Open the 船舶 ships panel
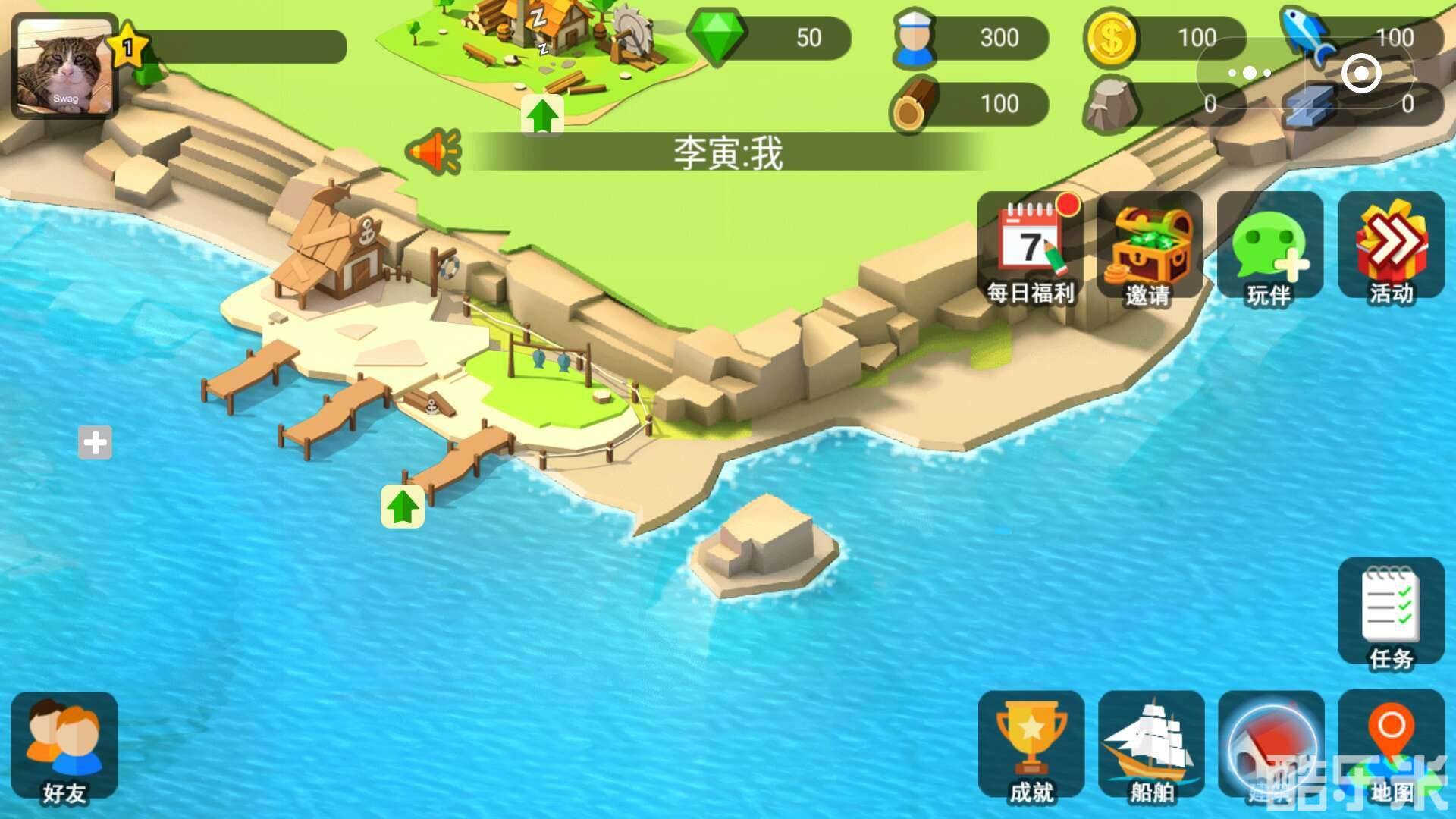Viewport: 1456px width, 819px height. point(1150,747)
